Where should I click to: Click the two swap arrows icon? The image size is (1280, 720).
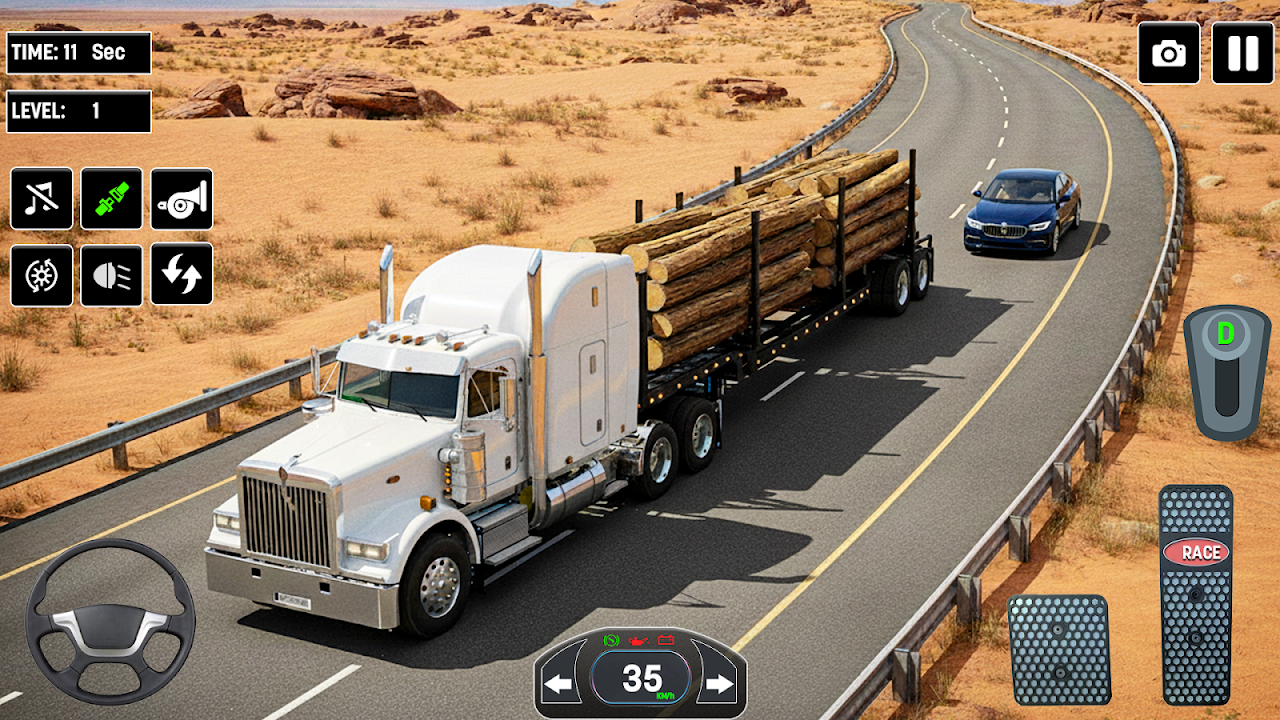tap(182, 275)
